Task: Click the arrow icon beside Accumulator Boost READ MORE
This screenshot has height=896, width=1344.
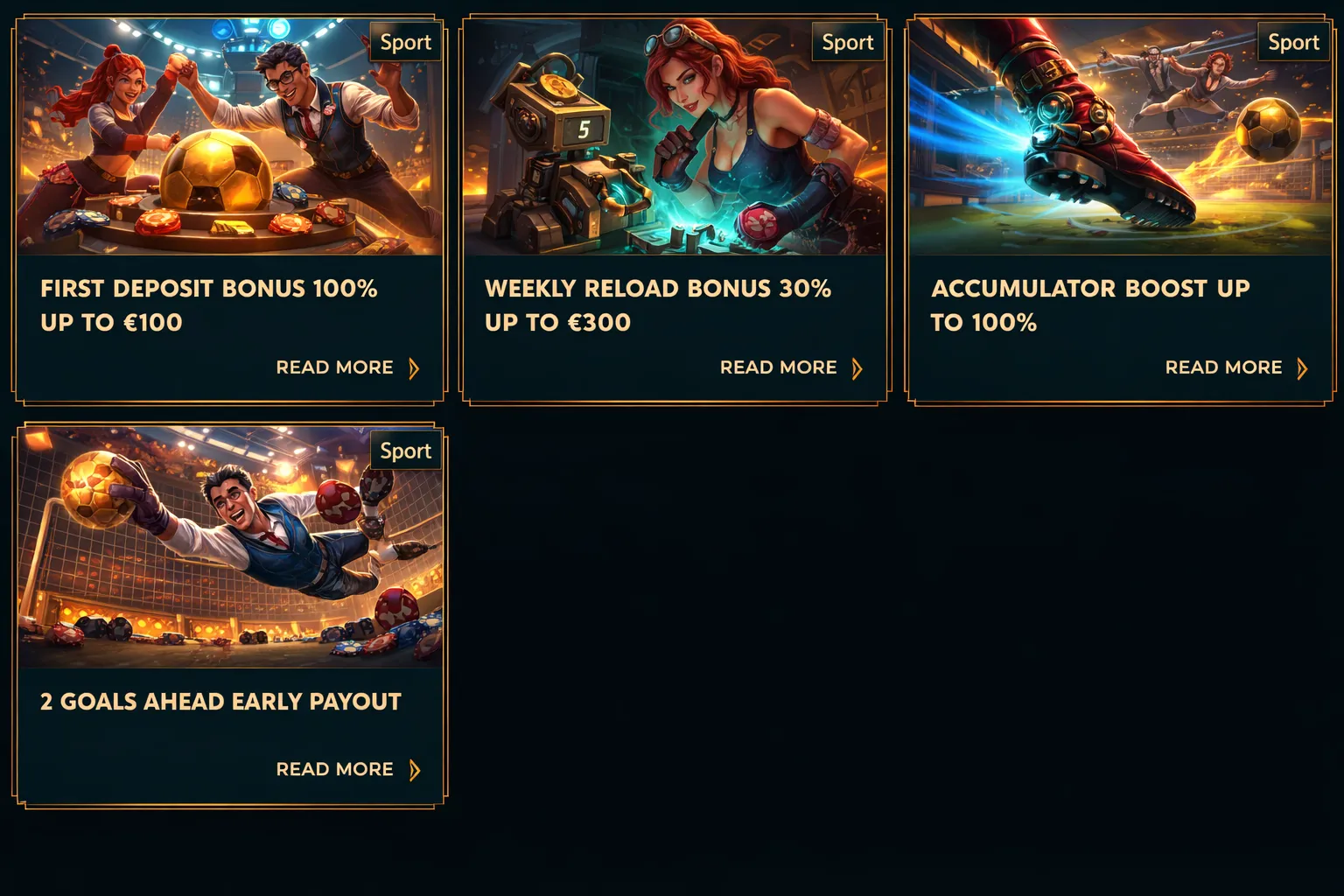Action: pyautogui.click(x=1303, y=368)
